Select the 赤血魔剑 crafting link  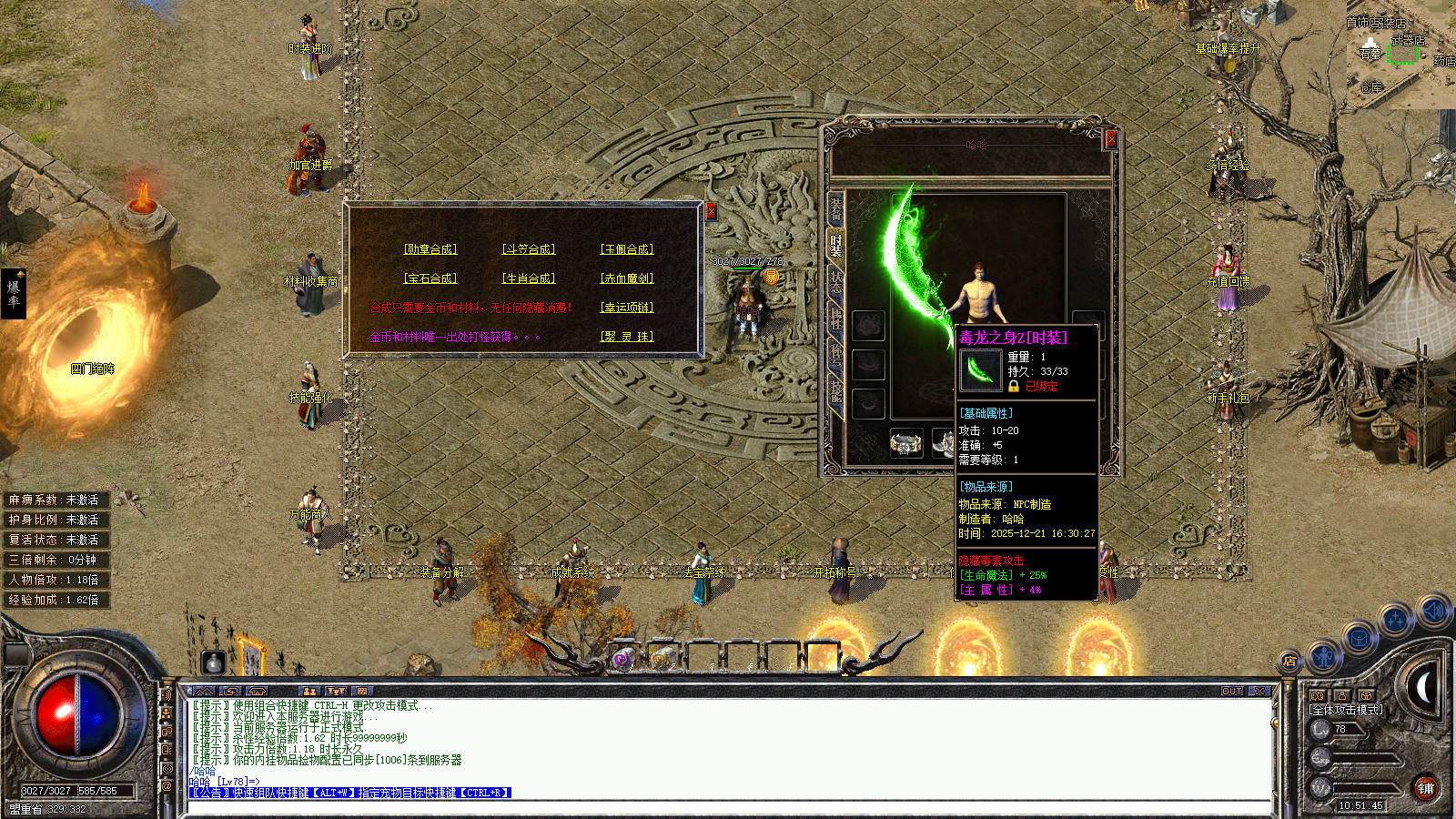(627, 278)
